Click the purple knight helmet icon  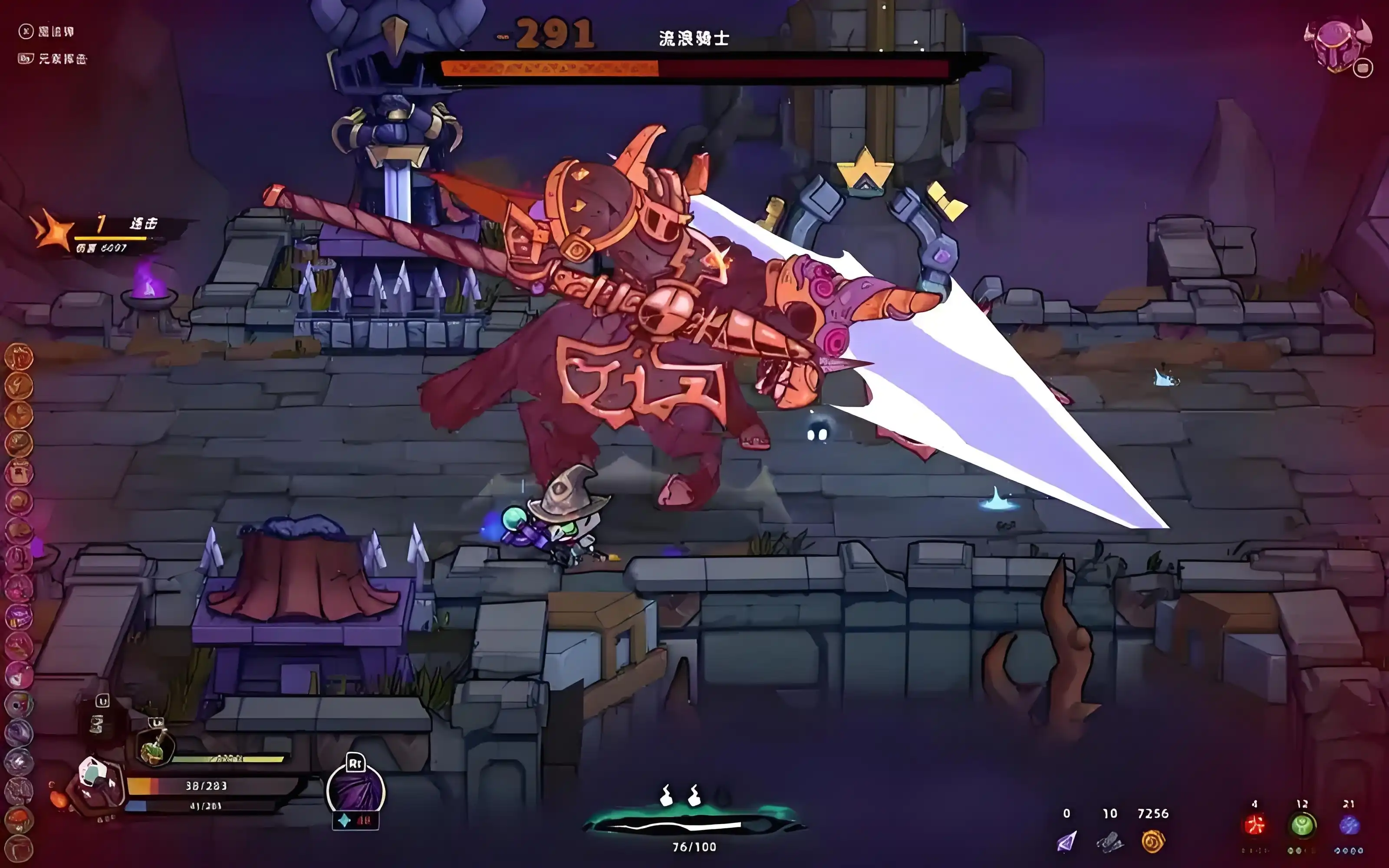point(1336,46)
